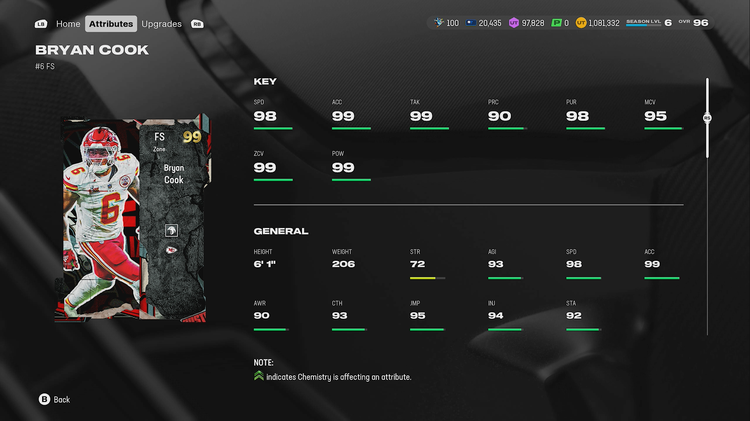Select the Attributes tab

111,23
